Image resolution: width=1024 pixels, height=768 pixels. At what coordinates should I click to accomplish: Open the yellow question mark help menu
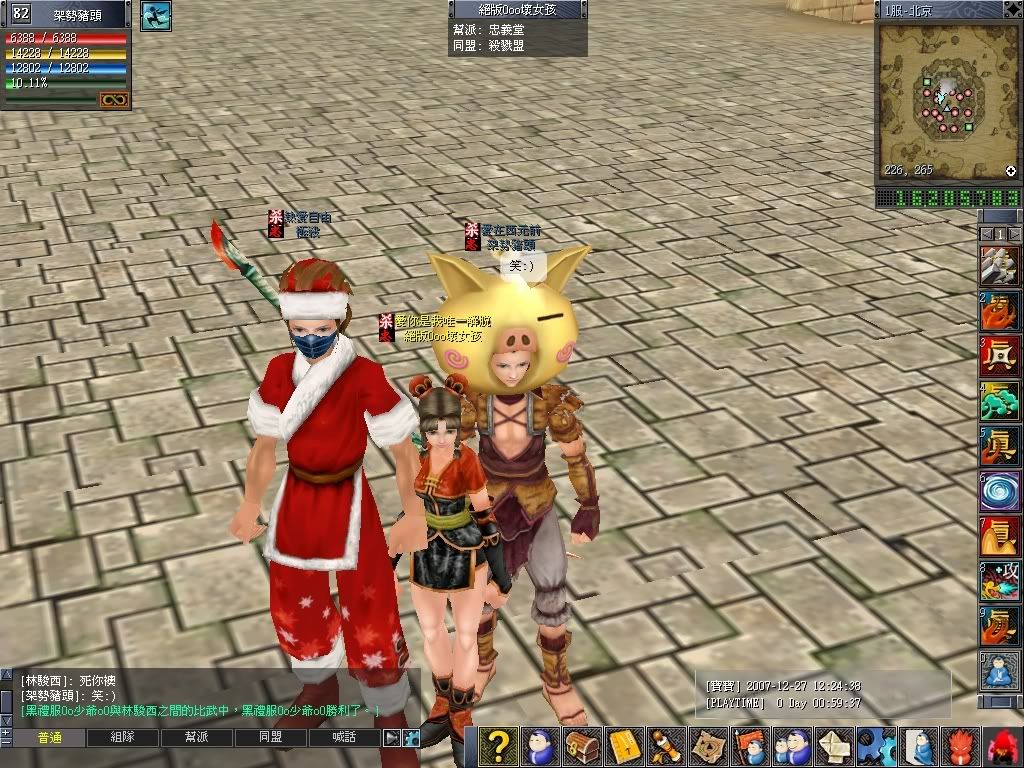click(x=498, y=746)
